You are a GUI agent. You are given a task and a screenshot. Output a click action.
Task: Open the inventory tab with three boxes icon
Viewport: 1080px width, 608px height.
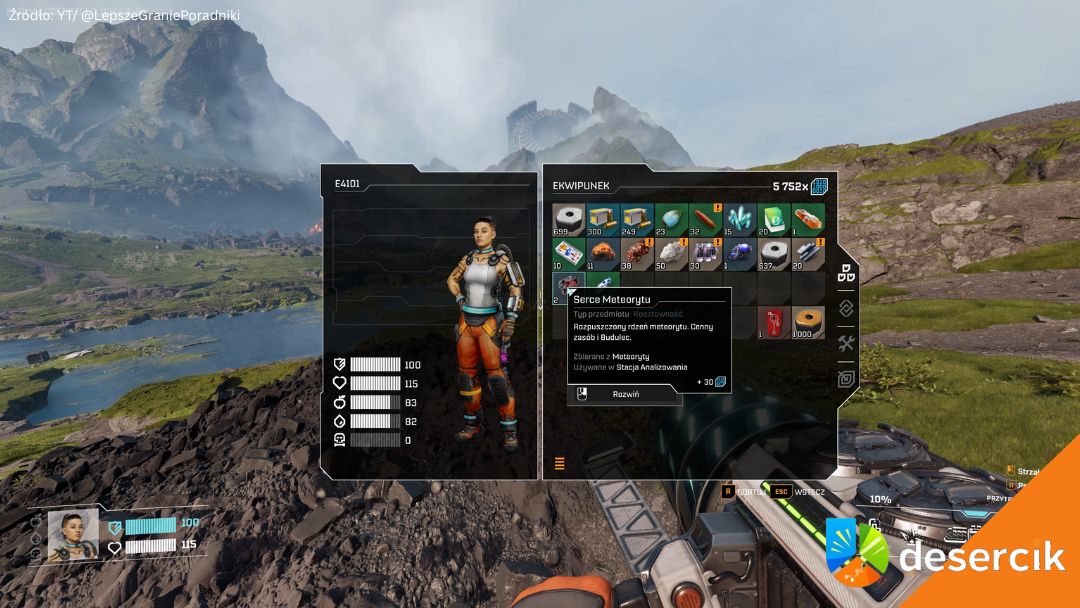point(846,272)
